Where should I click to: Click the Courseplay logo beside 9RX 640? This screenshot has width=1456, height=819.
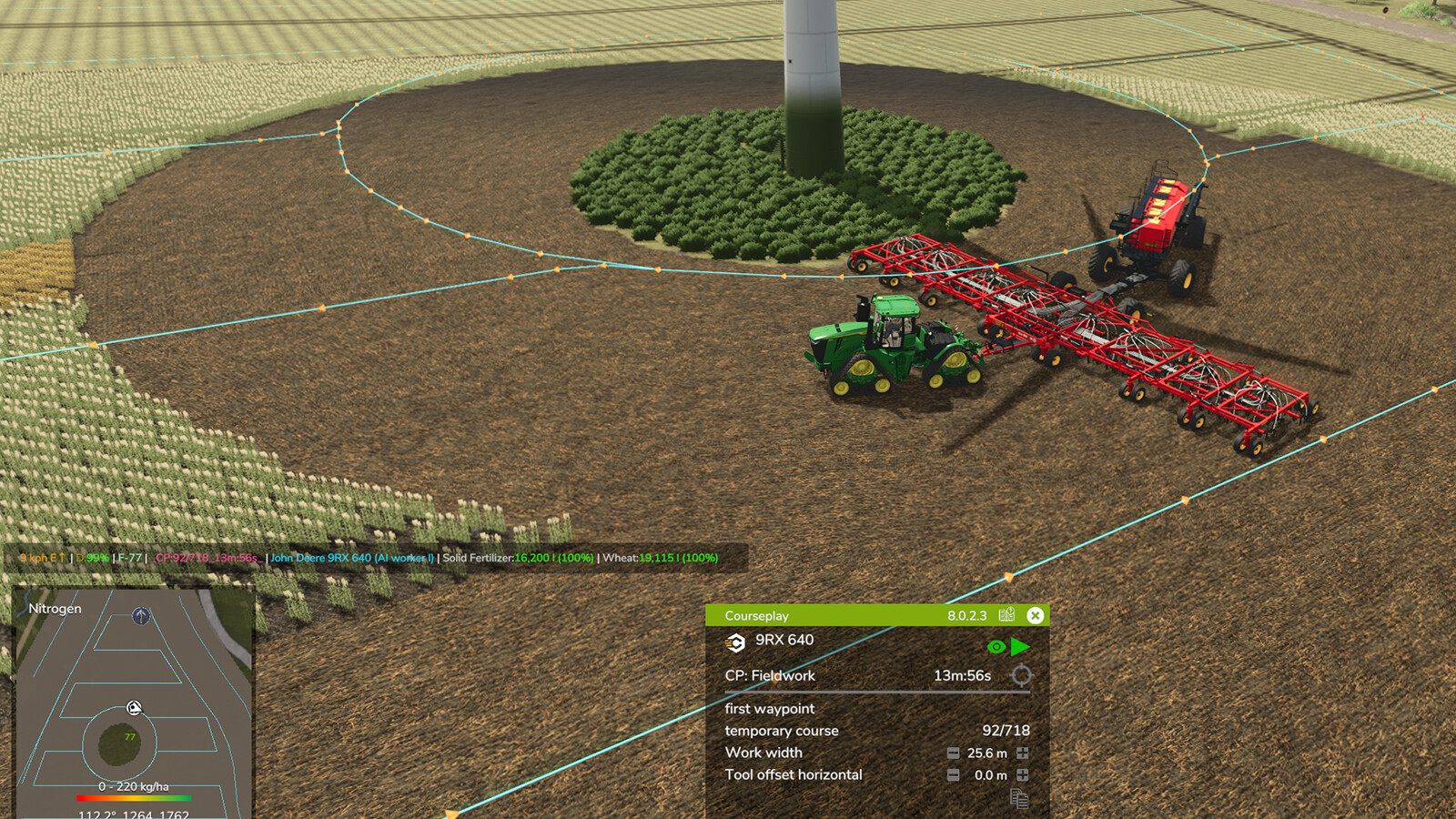coord(736,643)
